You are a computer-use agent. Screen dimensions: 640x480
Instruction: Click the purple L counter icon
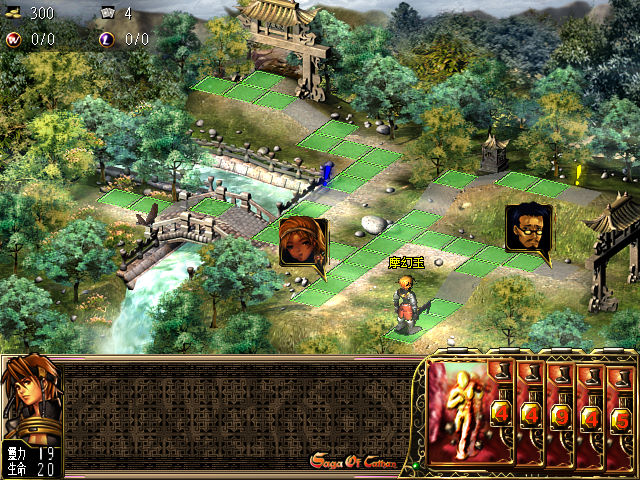108,39
